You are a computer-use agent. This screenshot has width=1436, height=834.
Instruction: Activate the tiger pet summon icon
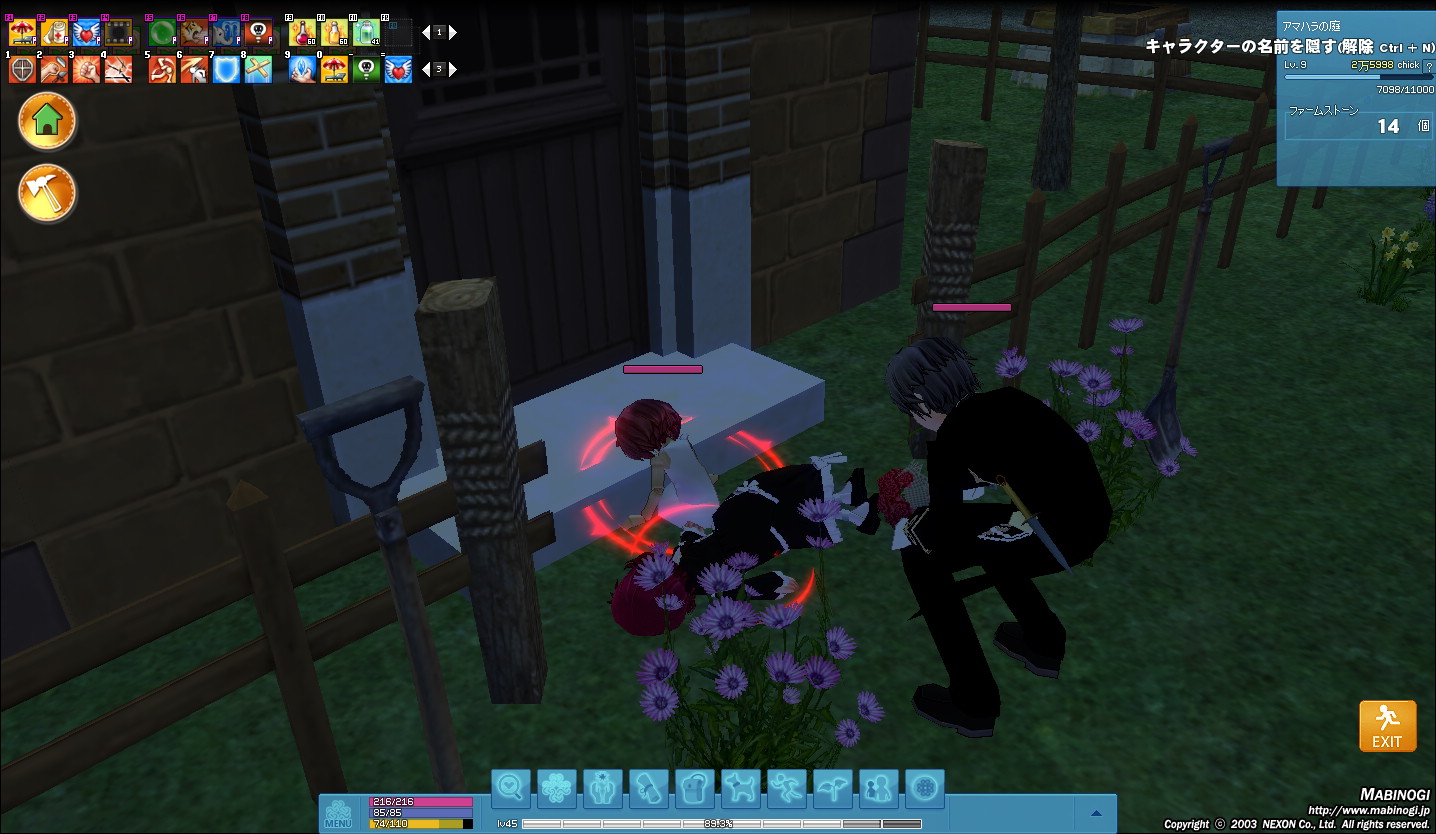tap(194, 33)
